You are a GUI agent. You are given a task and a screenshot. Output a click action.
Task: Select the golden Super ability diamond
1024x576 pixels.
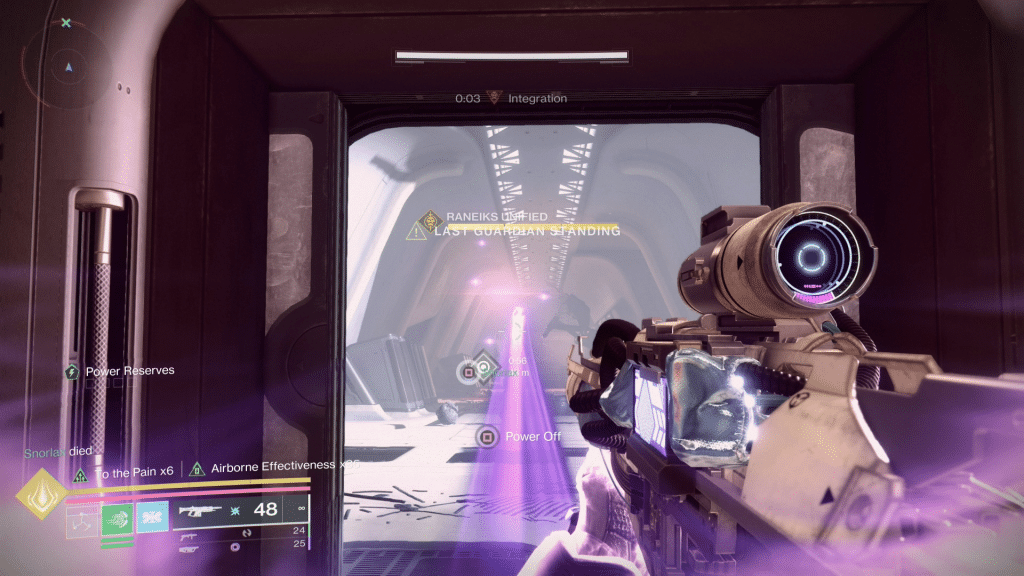coord(41,495)
